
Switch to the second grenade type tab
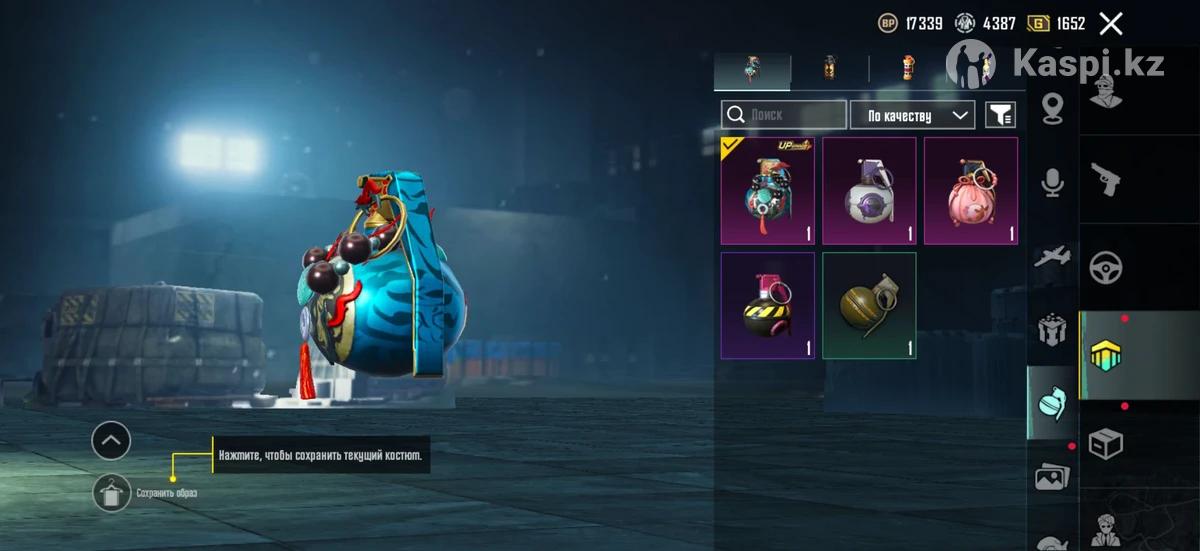click(829, 68)
